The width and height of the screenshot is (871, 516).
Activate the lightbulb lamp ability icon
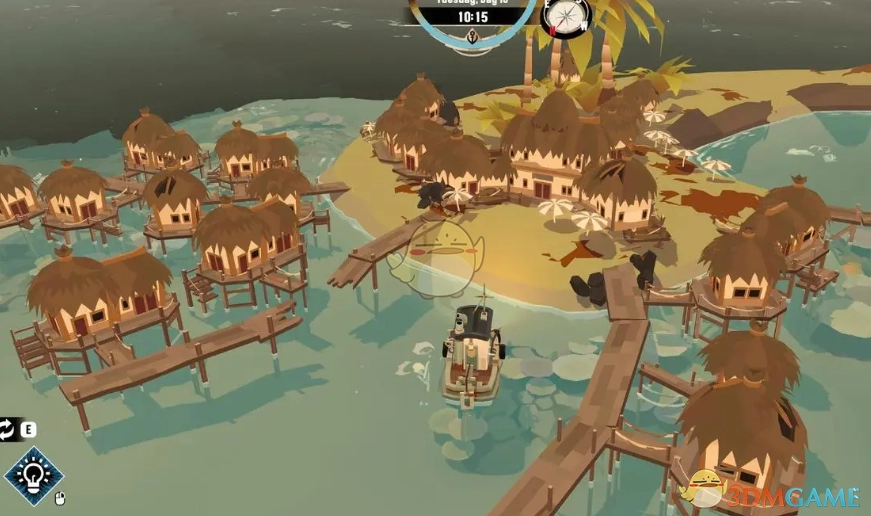[x=33, y=475]
